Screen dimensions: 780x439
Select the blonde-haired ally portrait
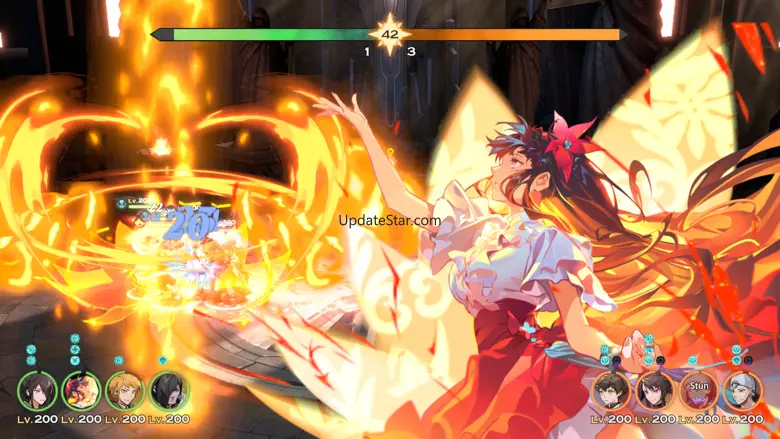tap(124, 391)
